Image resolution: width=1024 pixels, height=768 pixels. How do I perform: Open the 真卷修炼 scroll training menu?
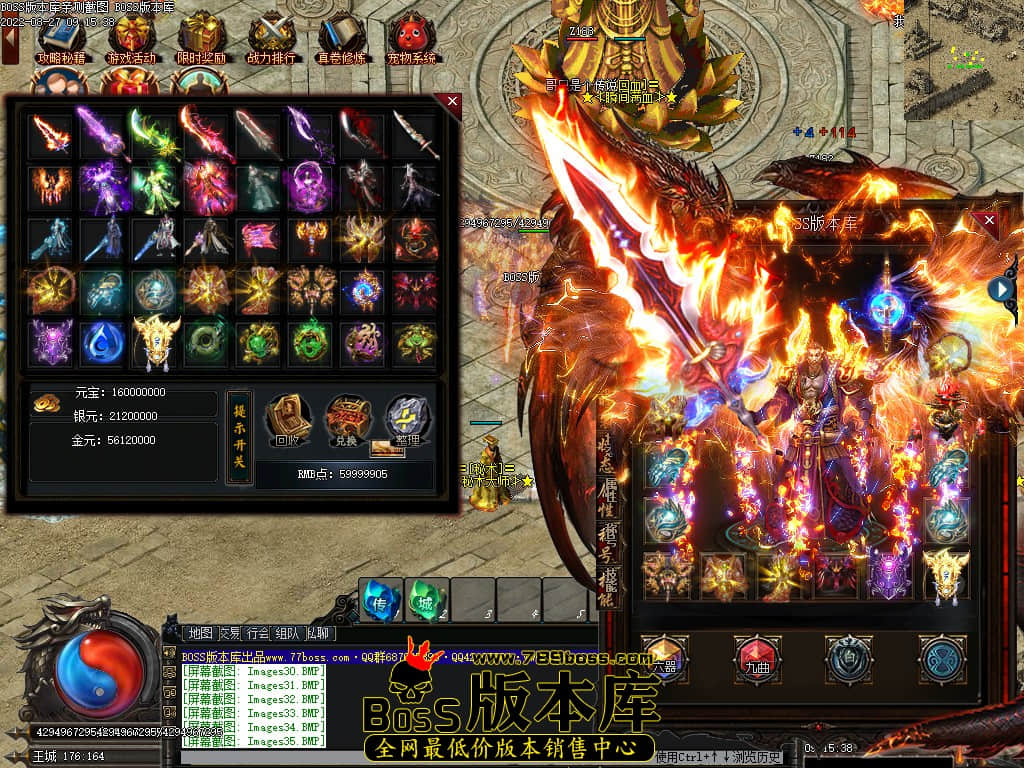(x=342, y=38)
